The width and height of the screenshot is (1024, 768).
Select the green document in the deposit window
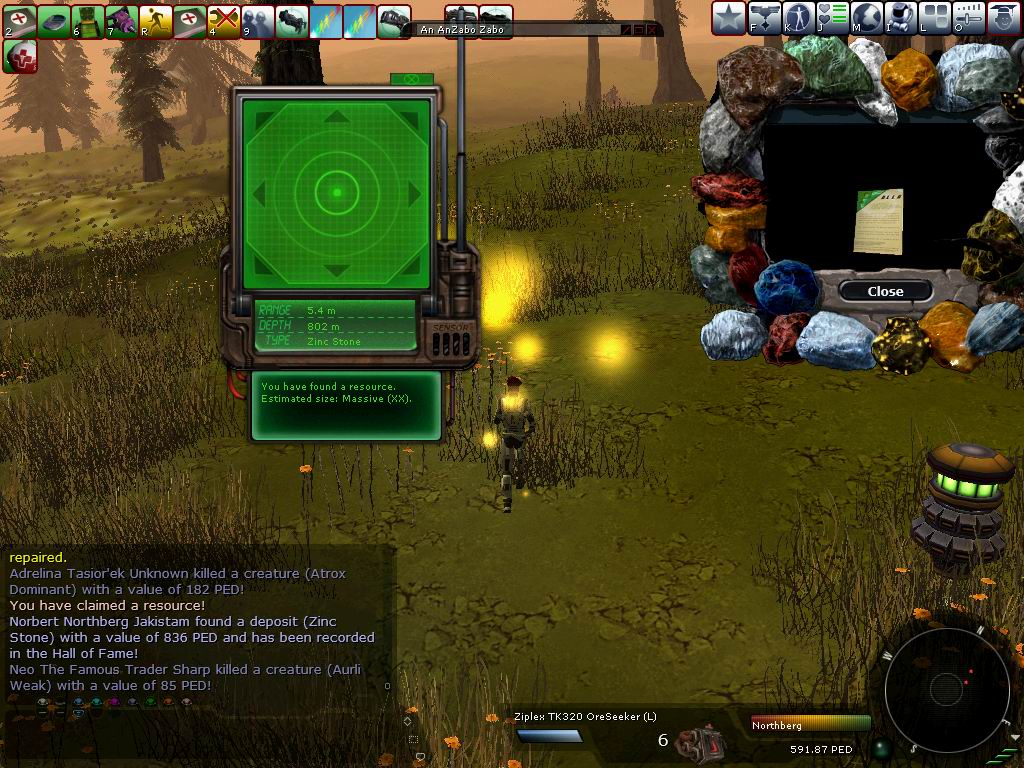pos(879,222)
